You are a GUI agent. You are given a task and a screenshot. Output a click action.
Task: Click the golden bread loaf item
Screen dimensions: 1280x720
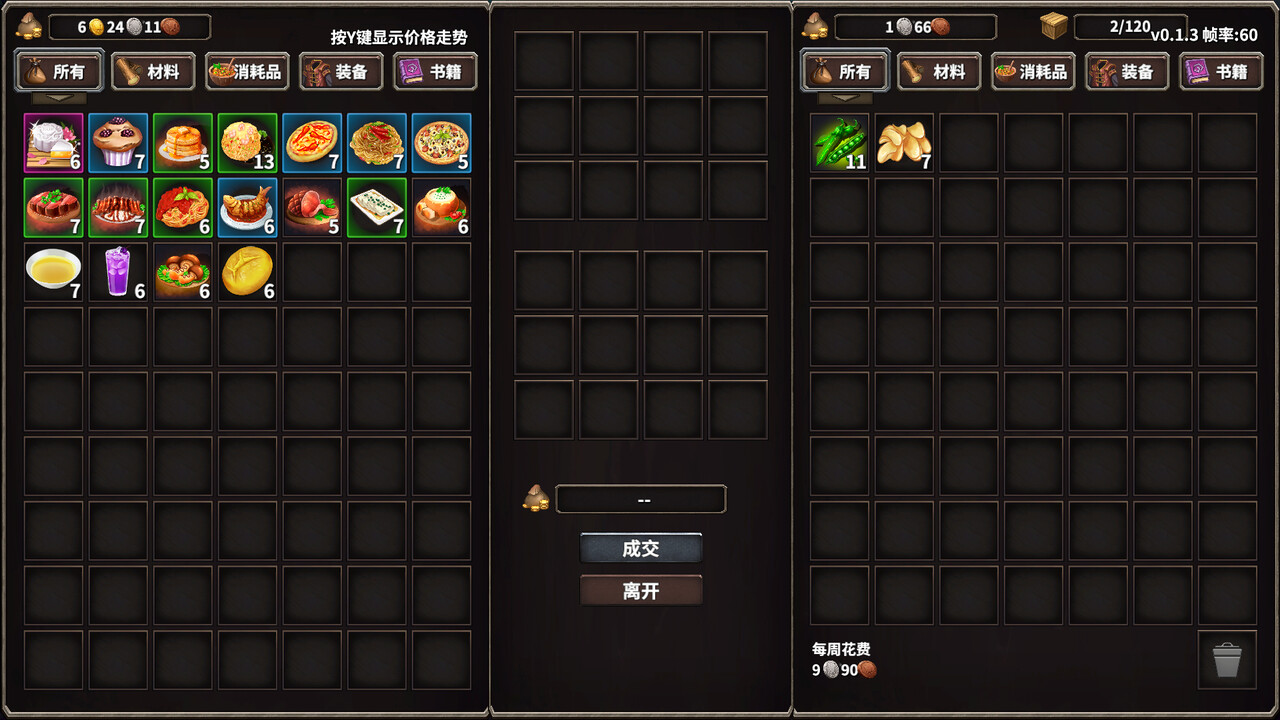[247, 271]
